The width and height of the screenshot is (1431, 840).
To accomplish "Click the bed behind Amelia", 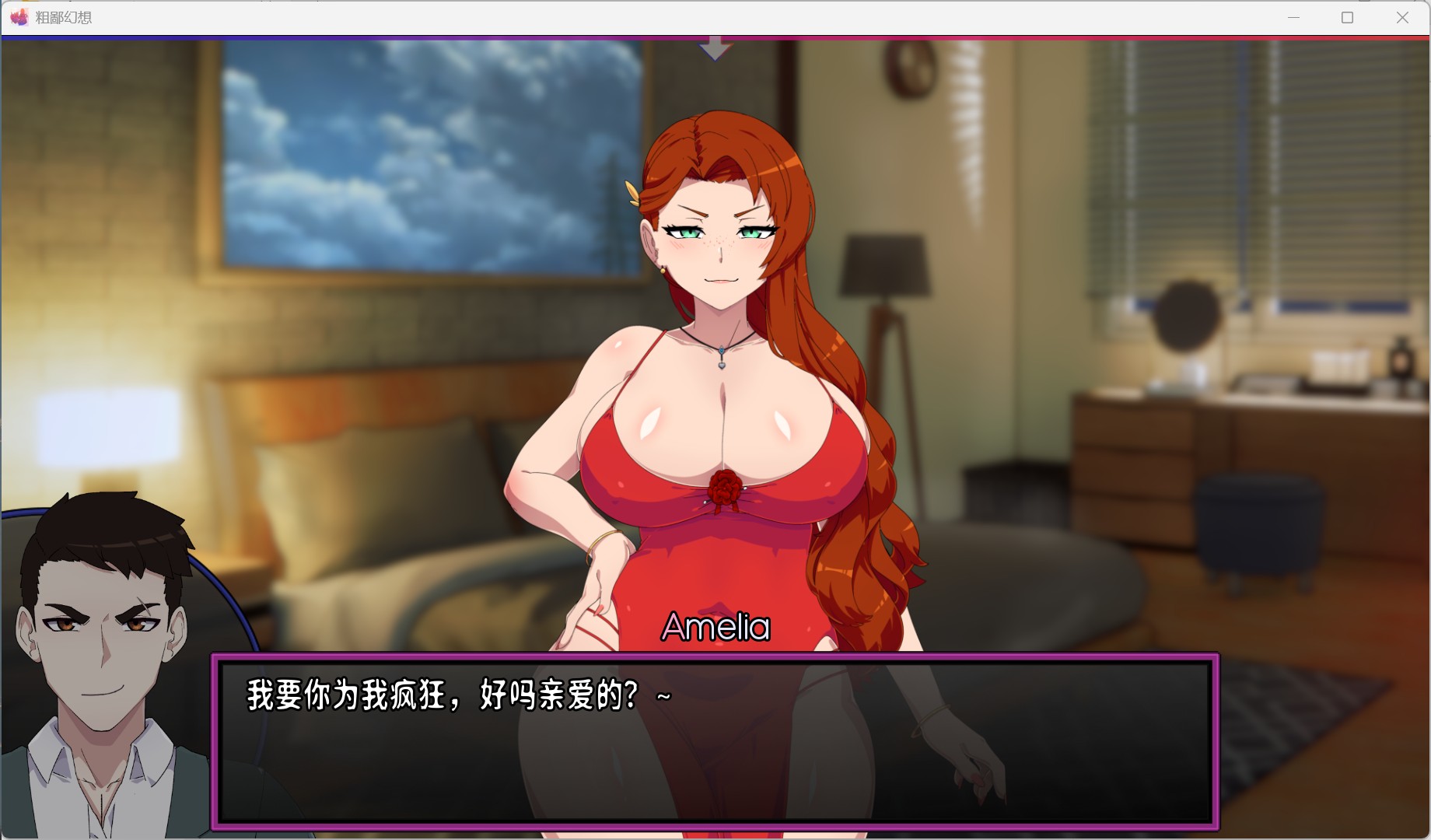I will click(x=389, y=506).
